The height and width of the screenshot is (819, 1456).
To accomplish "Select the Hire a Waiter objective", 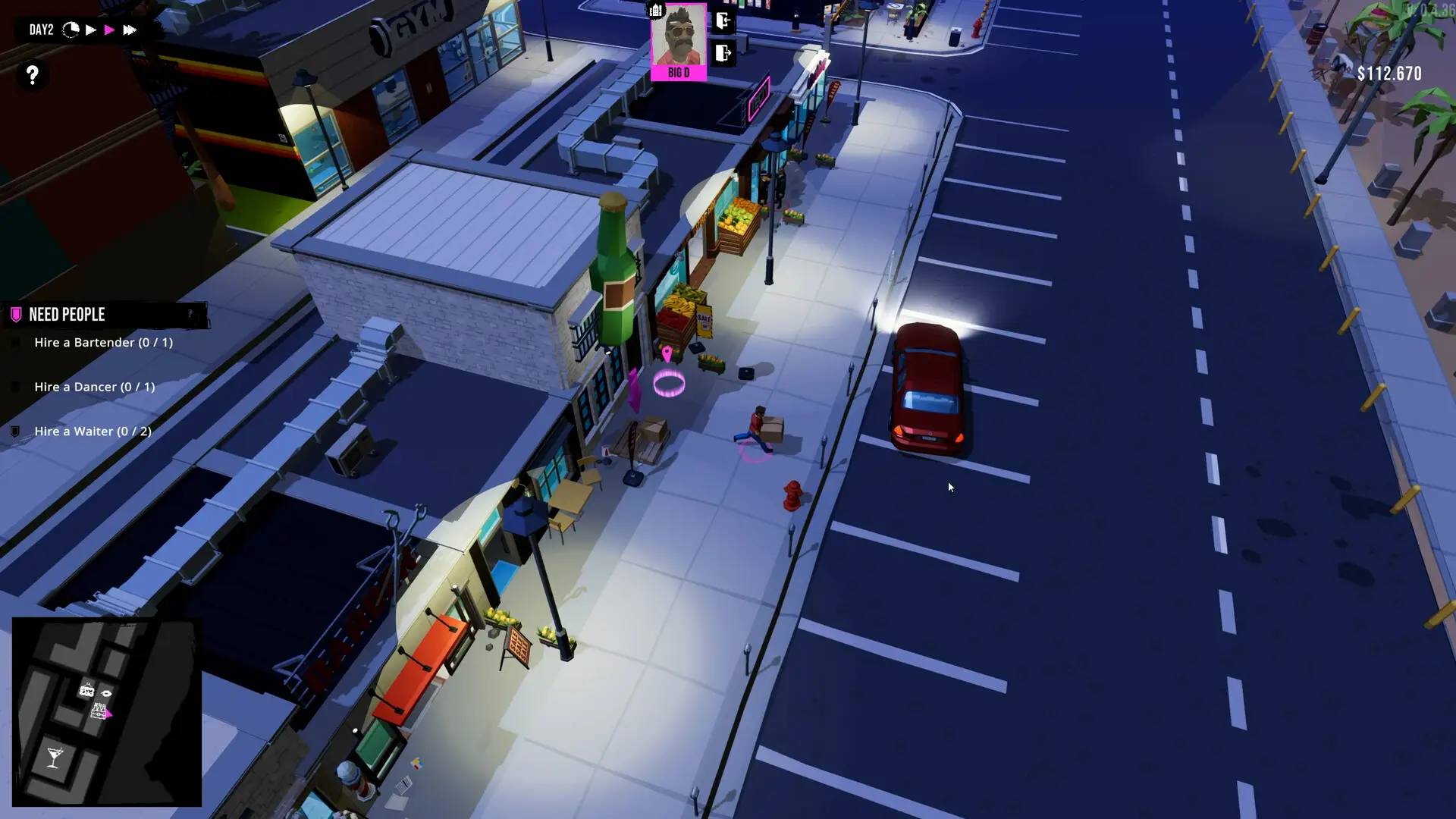I will 93,431.
